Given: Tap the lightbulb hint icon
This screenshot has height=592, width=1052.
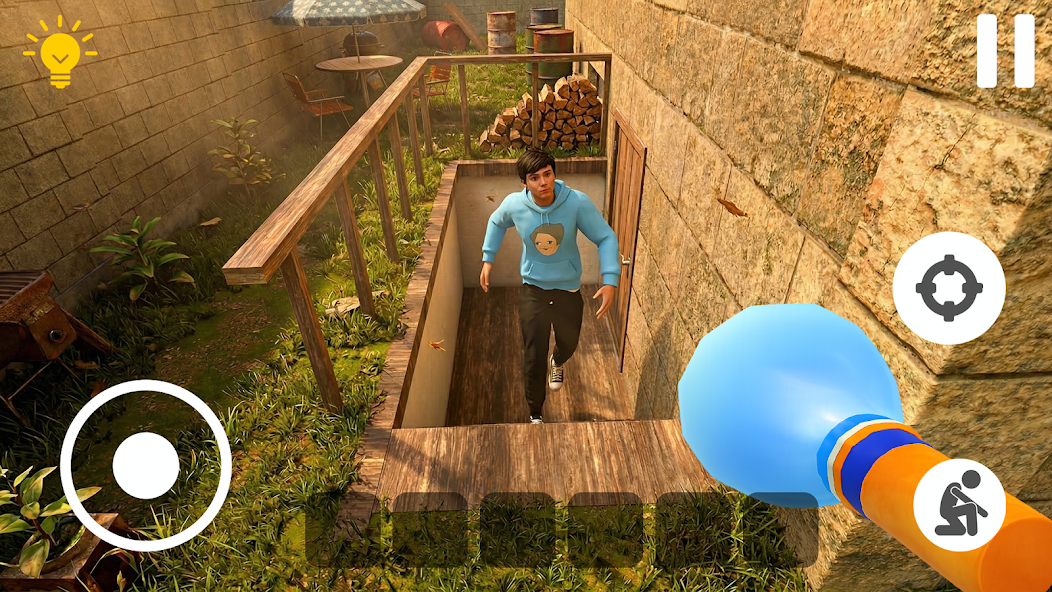Looking at the screenshot, I should (60, 52).
